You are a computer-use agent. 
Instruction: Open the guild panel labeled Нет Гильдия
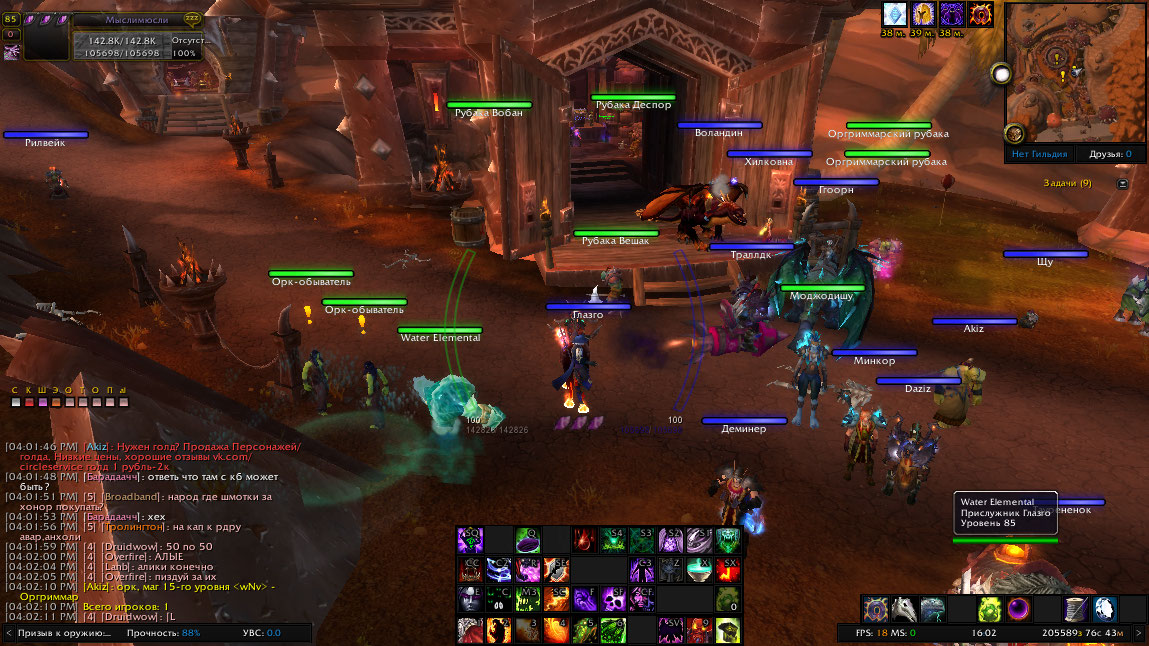1039,154
